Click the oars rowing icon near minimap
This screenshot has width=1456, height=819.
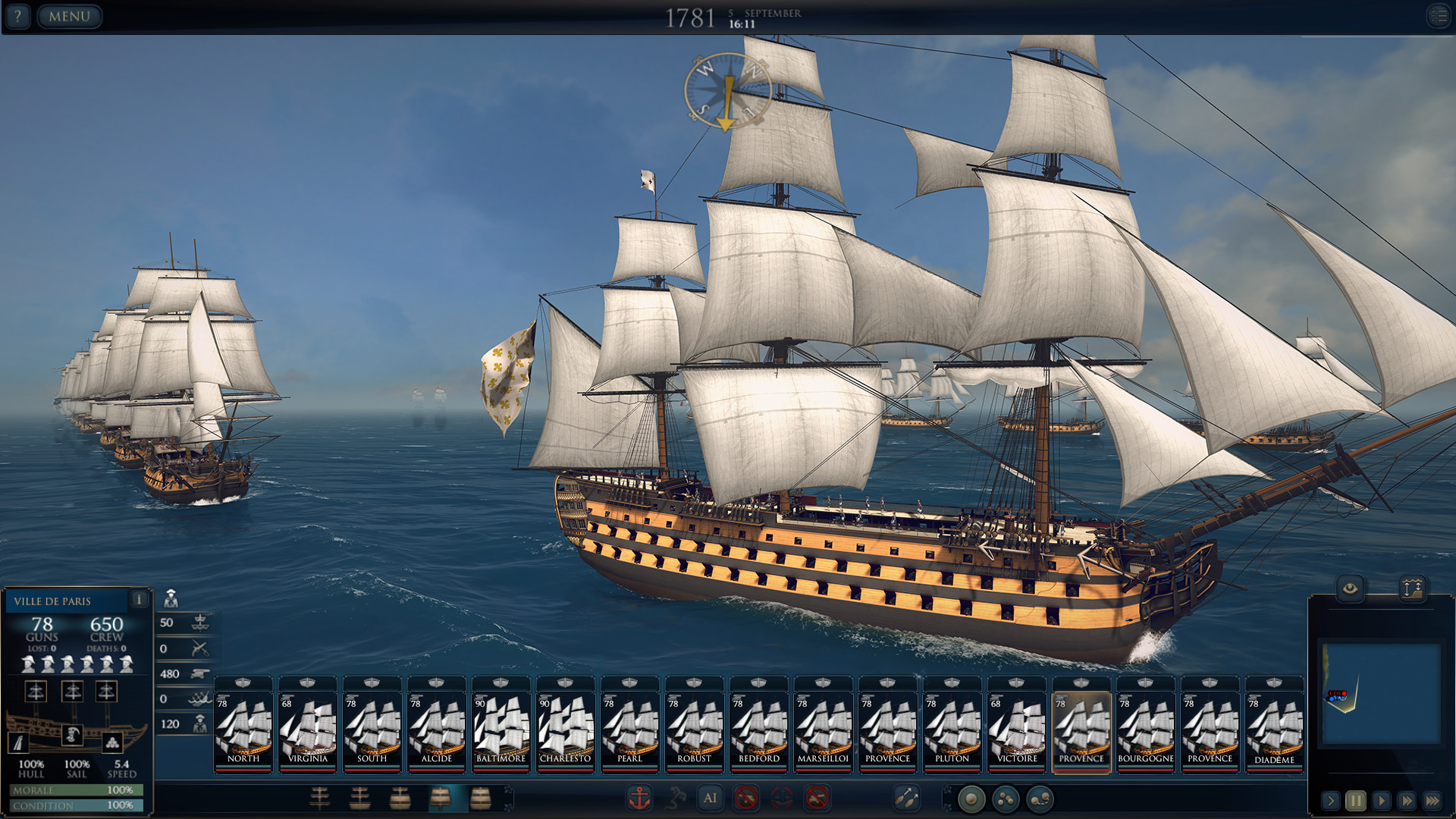pyautogui.click(x=908, y=799)
